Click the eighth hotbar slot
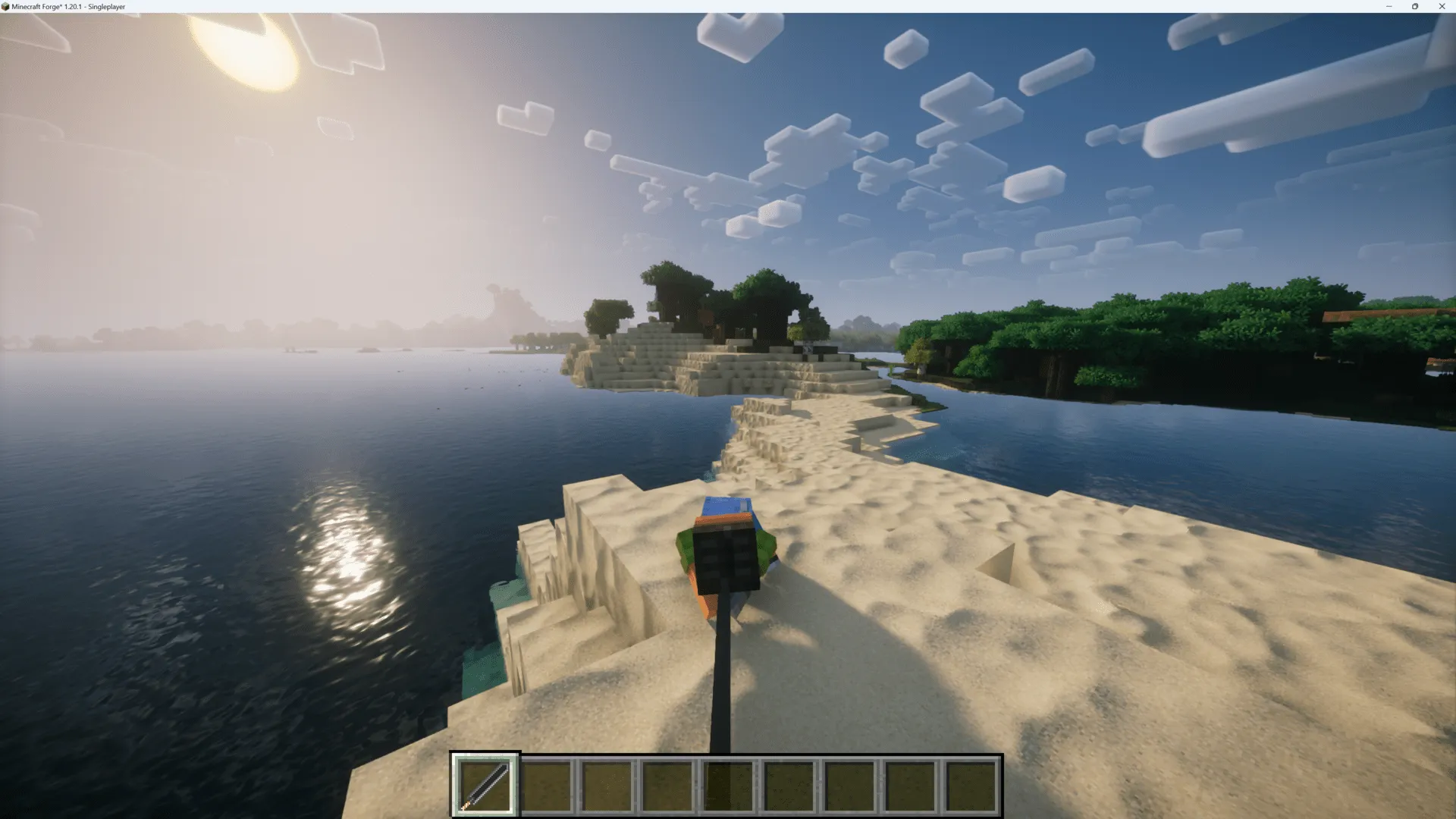This screenshot has height=819, width=1456. [x=911, y=785]
